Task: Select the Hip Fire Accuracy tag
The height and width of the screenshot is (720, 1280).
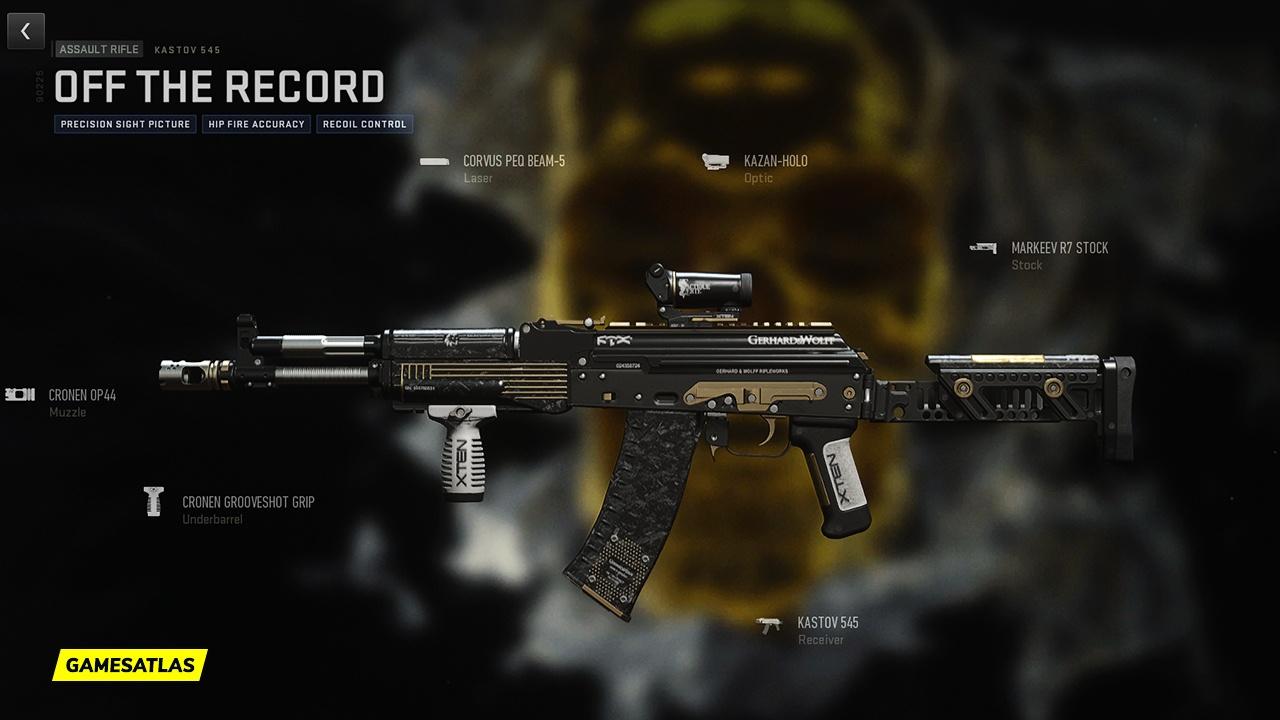Action: (256, 125)
